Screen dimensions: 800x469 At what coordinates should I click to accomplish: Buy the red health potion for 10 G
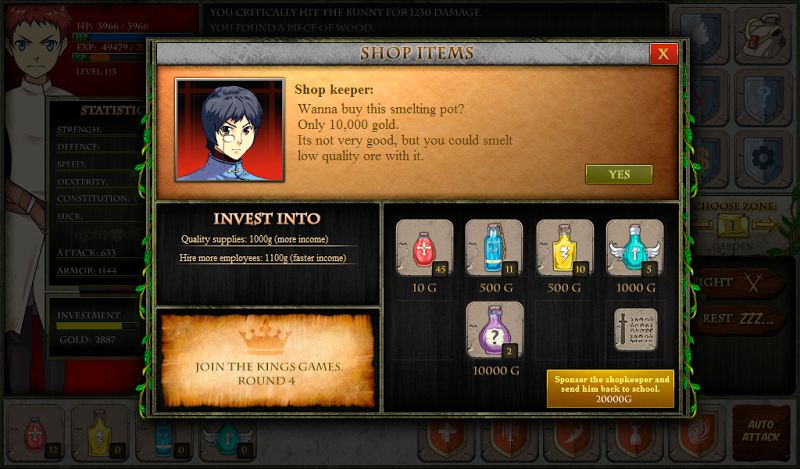424,247
